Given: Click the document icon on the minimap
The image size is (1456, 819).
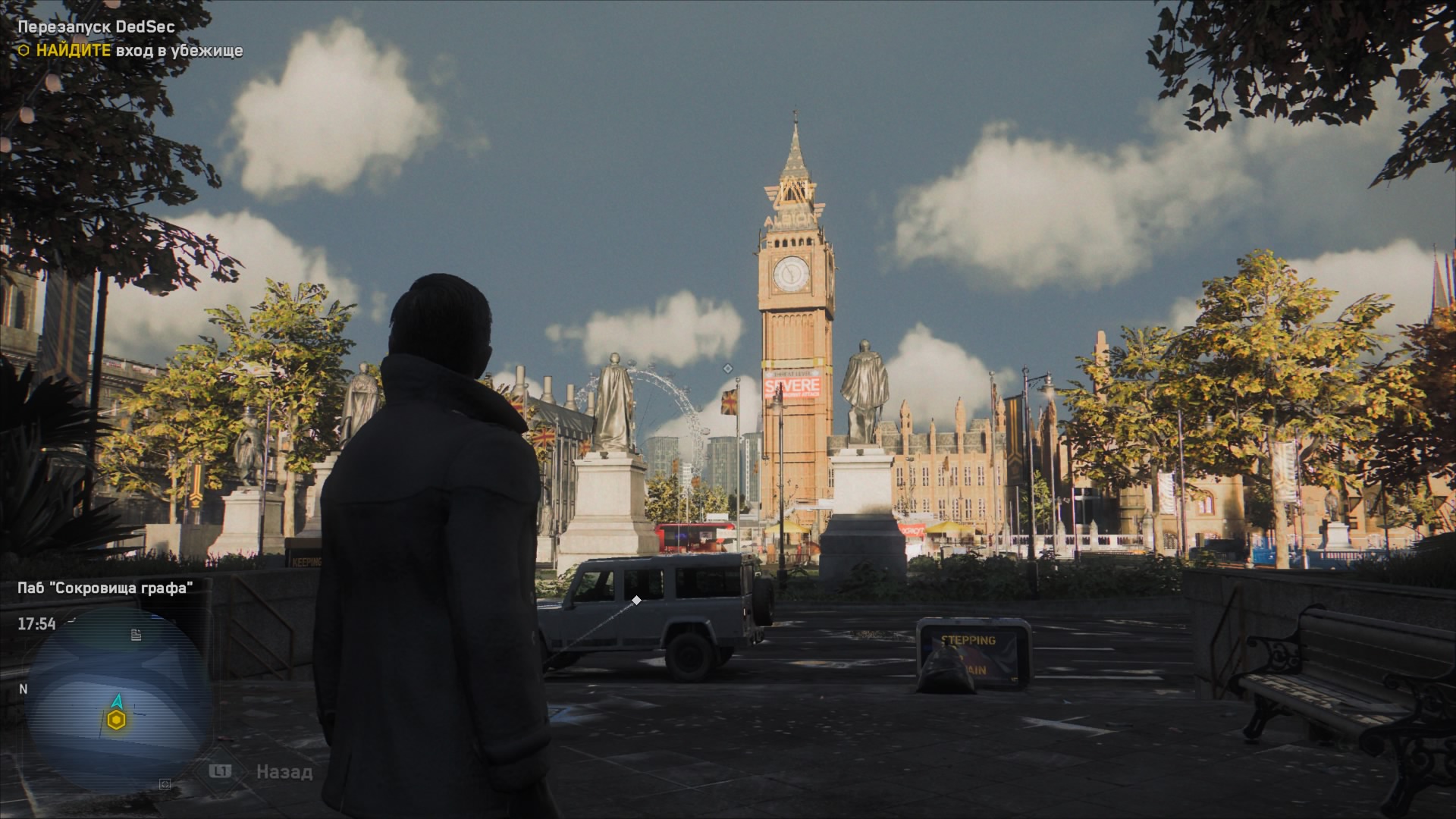Looking at the screenshot, I should coord(136,635).
